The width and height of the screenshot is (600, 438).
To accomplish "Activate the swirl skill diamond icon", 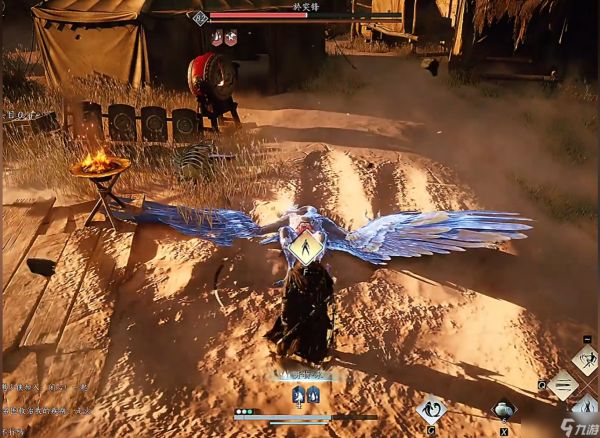I will coord(432,408).
